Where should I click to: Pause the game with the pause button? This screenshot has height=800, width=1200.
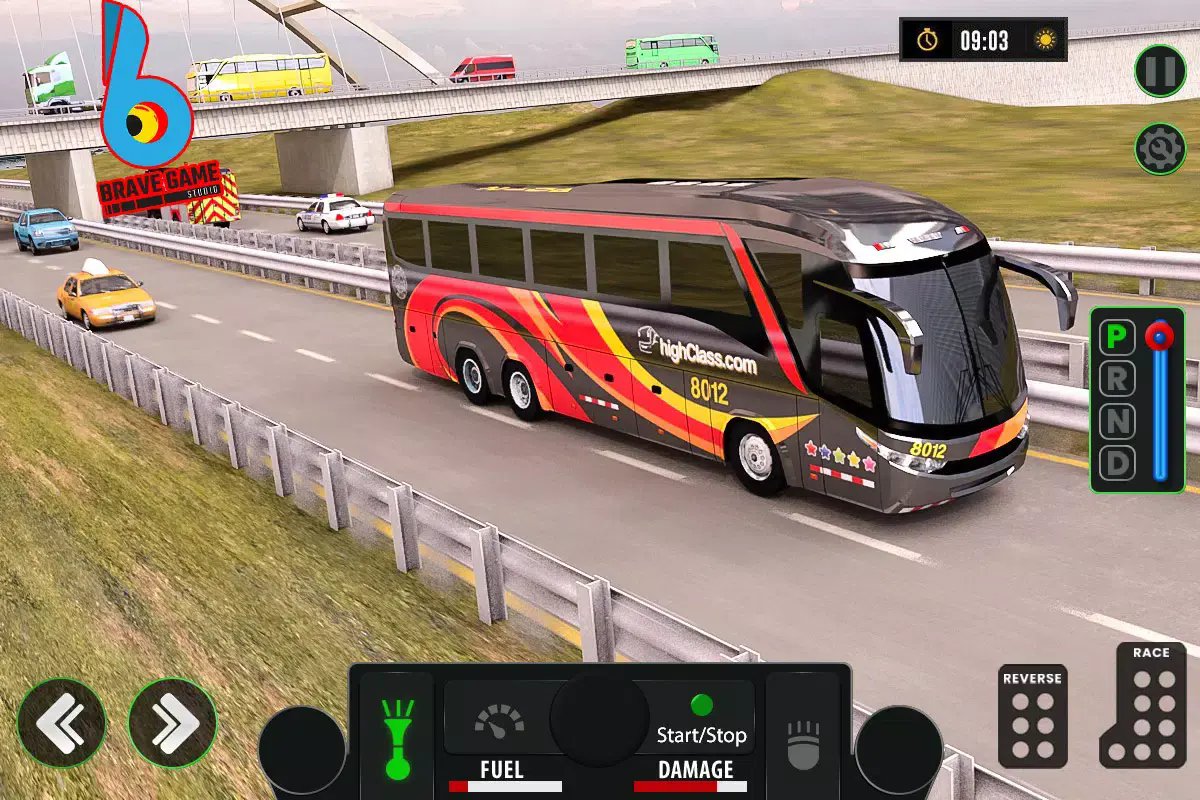coord(1160,71)
